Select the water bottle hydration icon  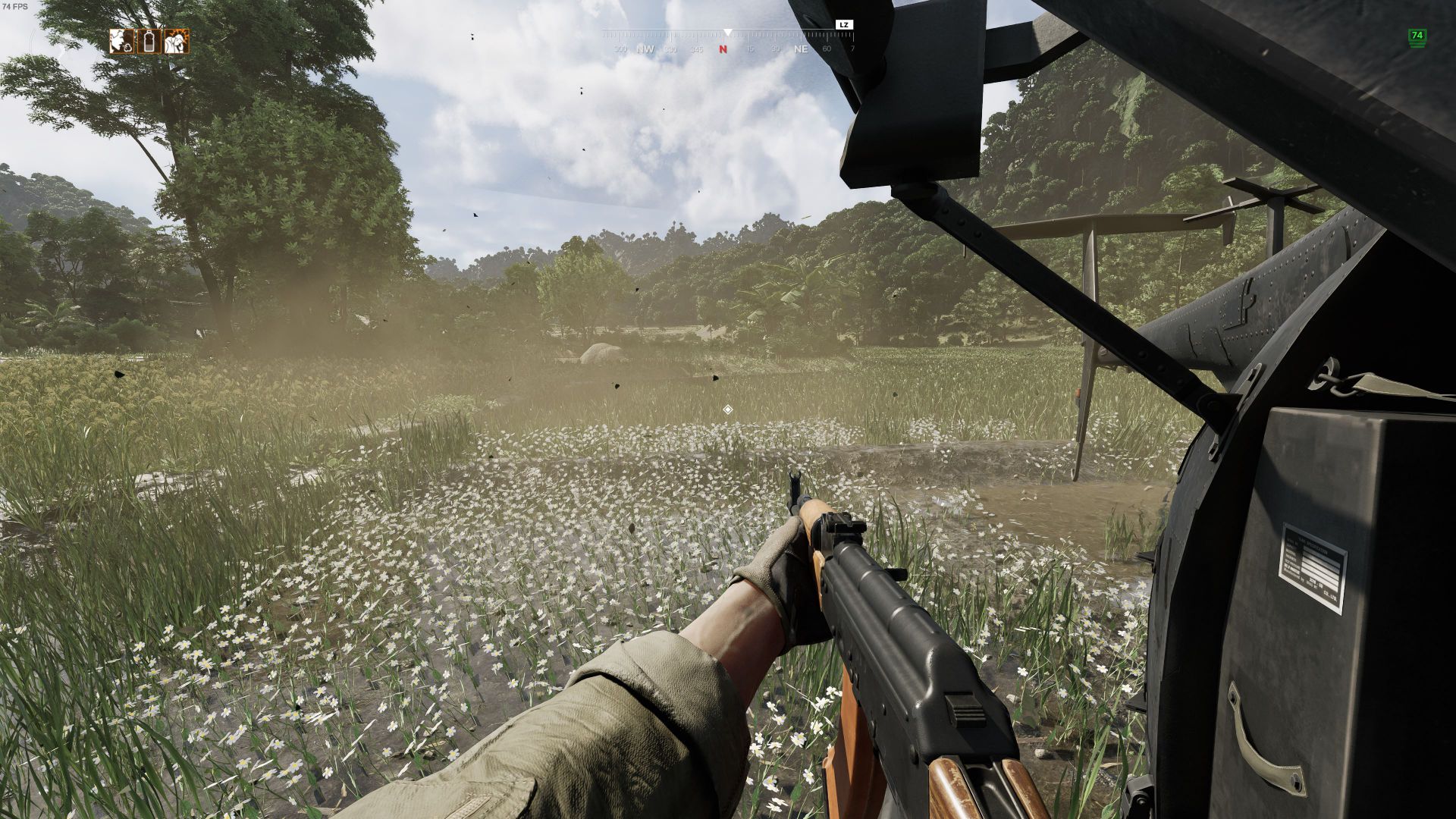pyautogui.click(x=149, y=41)
